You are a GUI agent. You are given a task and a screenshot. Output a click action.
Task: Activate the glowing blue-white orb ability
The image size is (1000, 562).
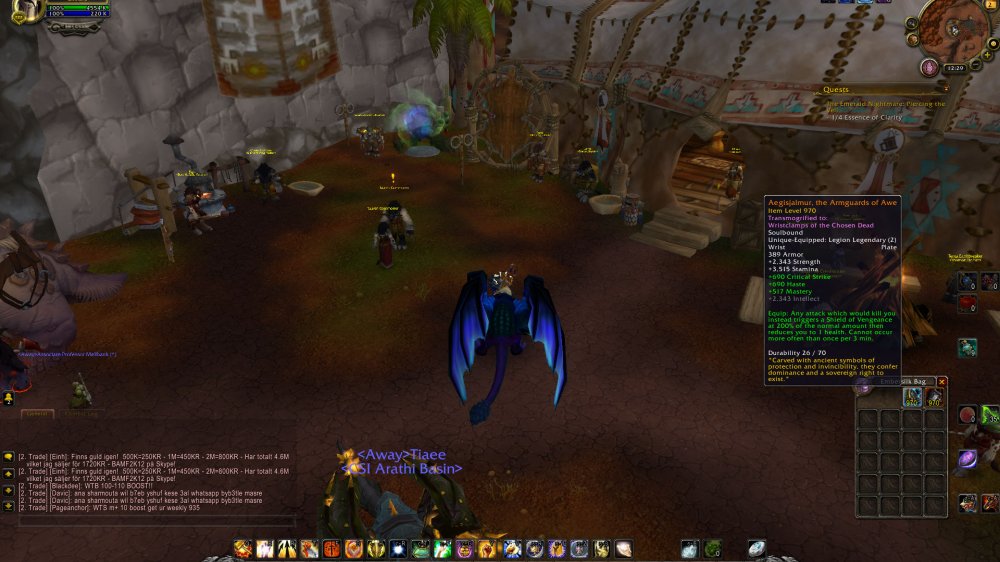[x=398, y=548]
